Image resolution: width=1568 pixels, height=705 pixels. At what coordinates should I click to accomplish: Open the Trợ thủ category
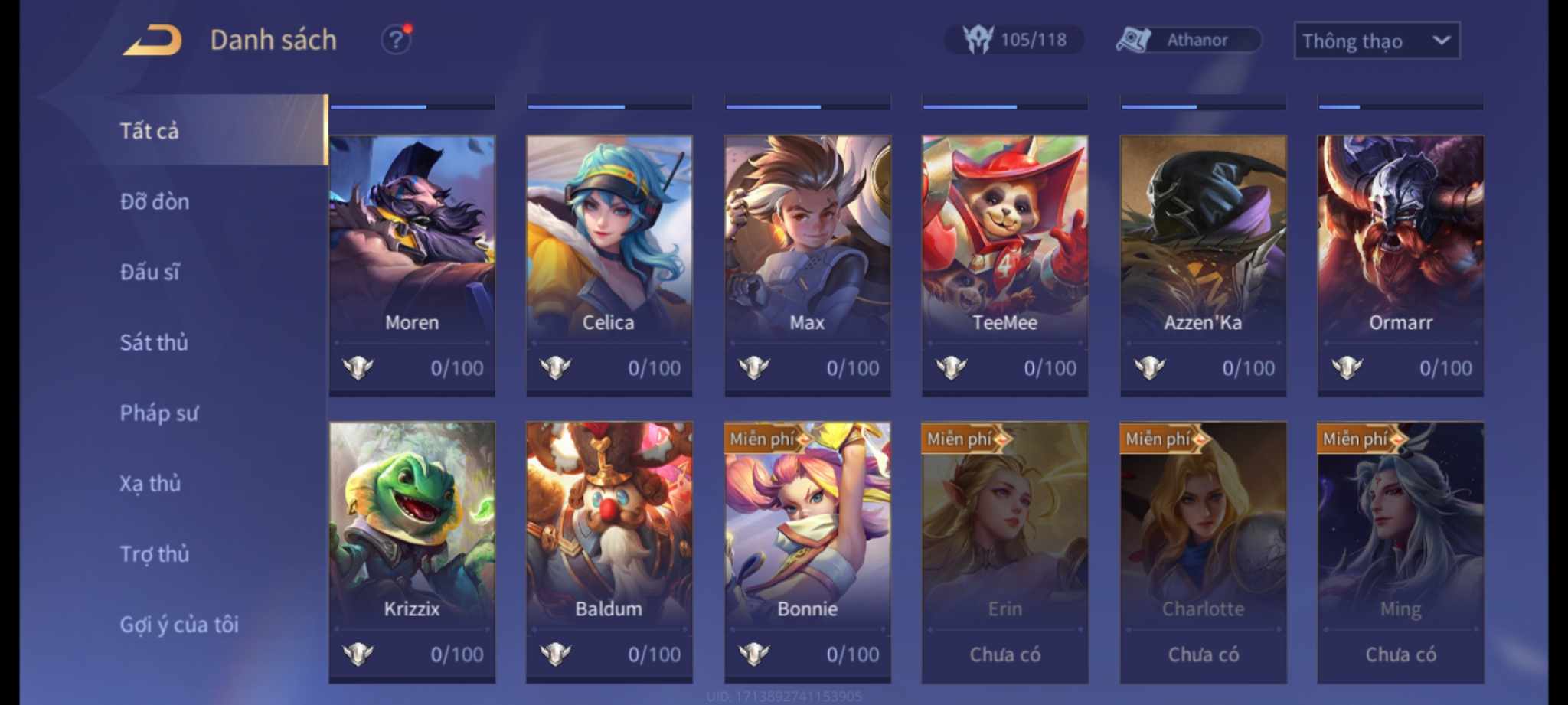click(155, 554)
